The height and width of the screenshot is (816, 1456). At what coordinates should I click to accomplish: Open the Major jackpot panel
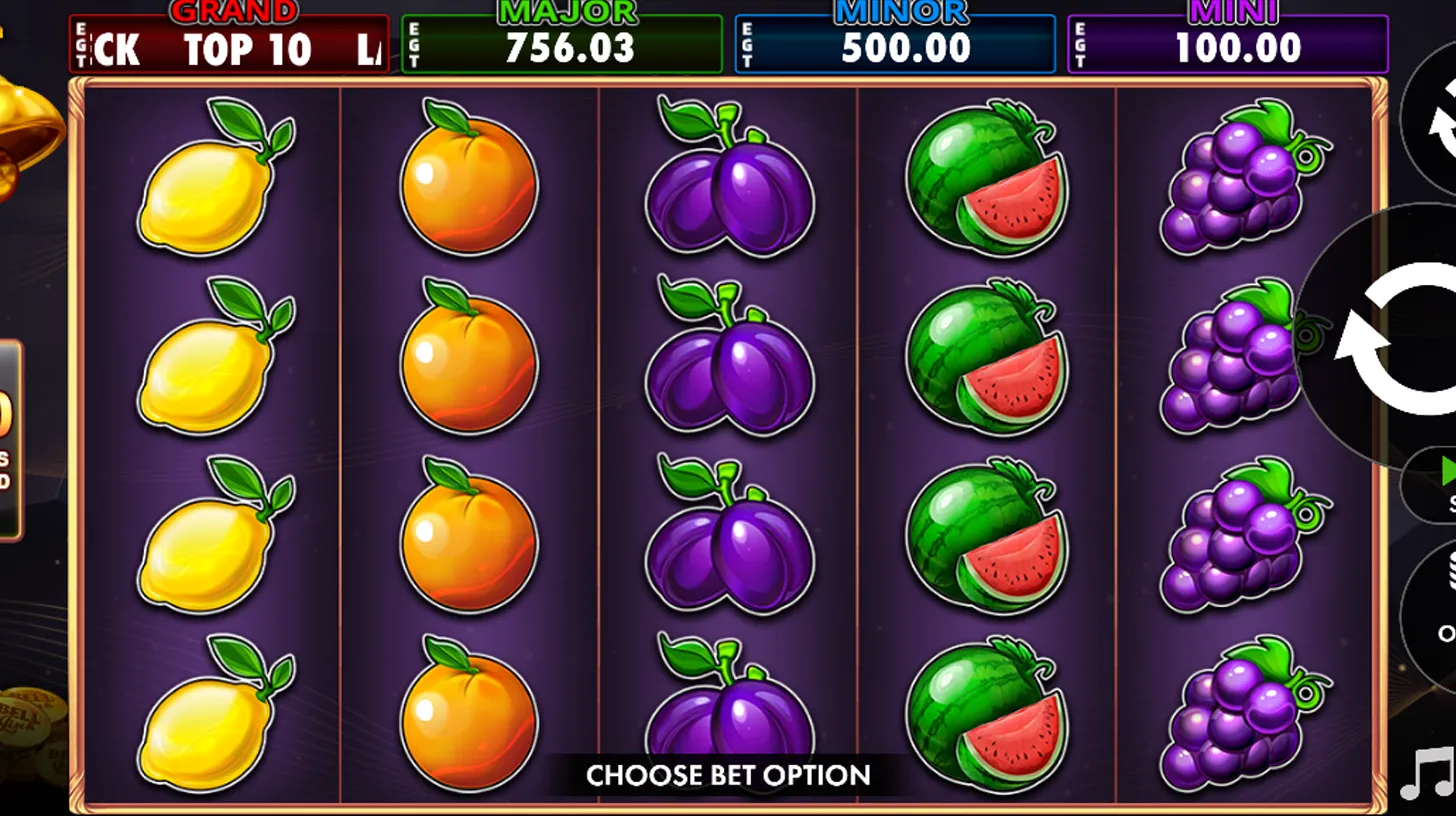[562, 45]
